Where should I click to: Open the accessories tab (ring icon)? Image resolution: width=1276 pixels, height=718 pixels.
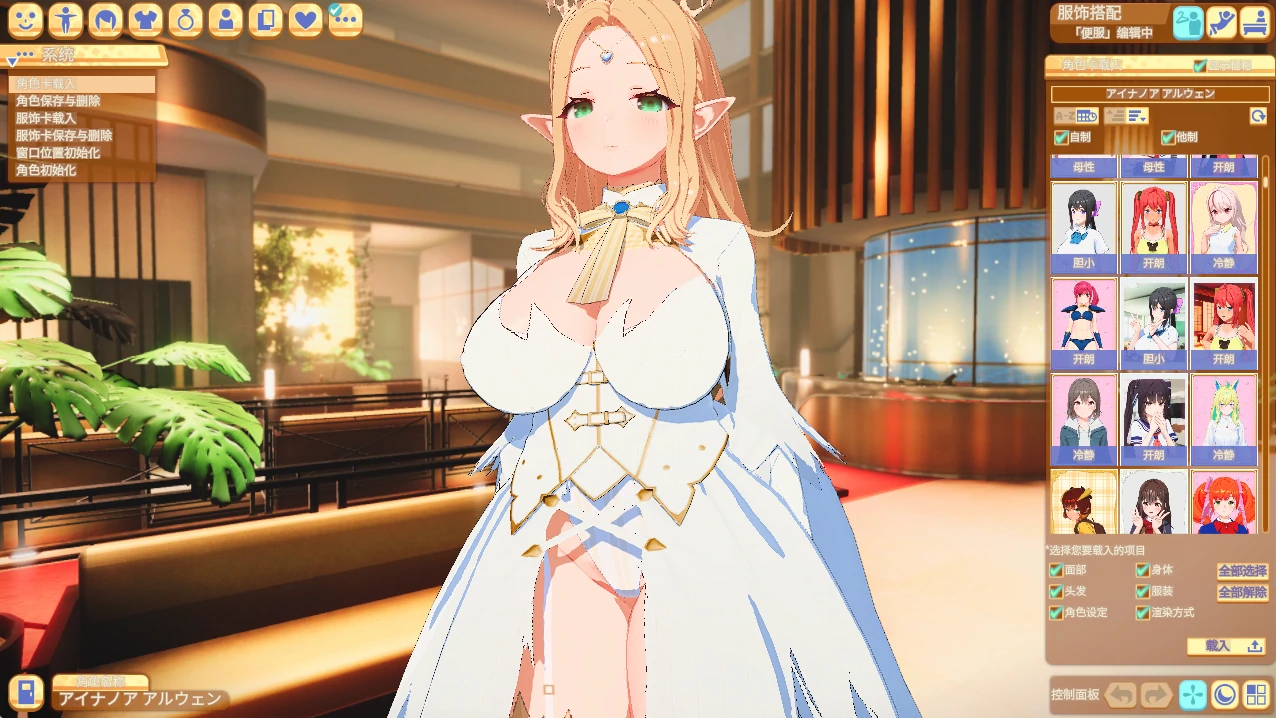point(185,19)
